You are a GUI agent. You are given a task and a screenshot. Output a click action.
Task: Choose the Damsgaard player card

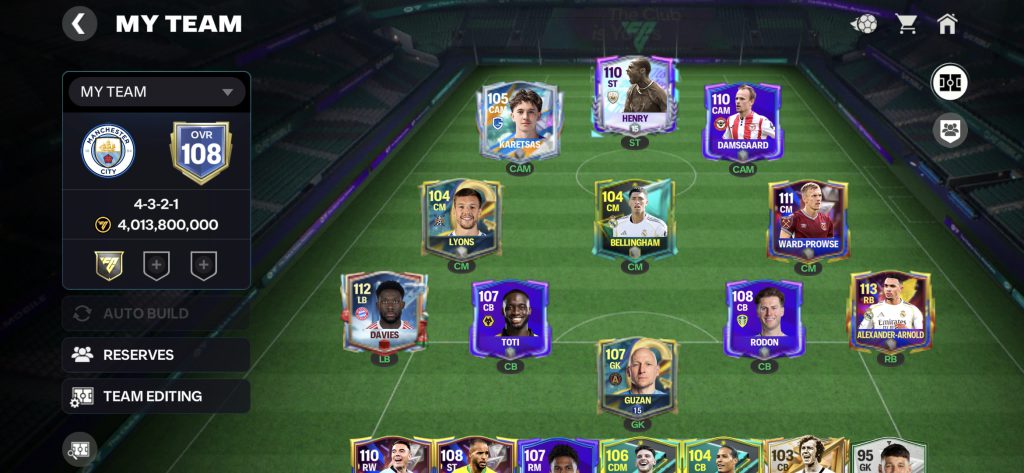(743, 120)
